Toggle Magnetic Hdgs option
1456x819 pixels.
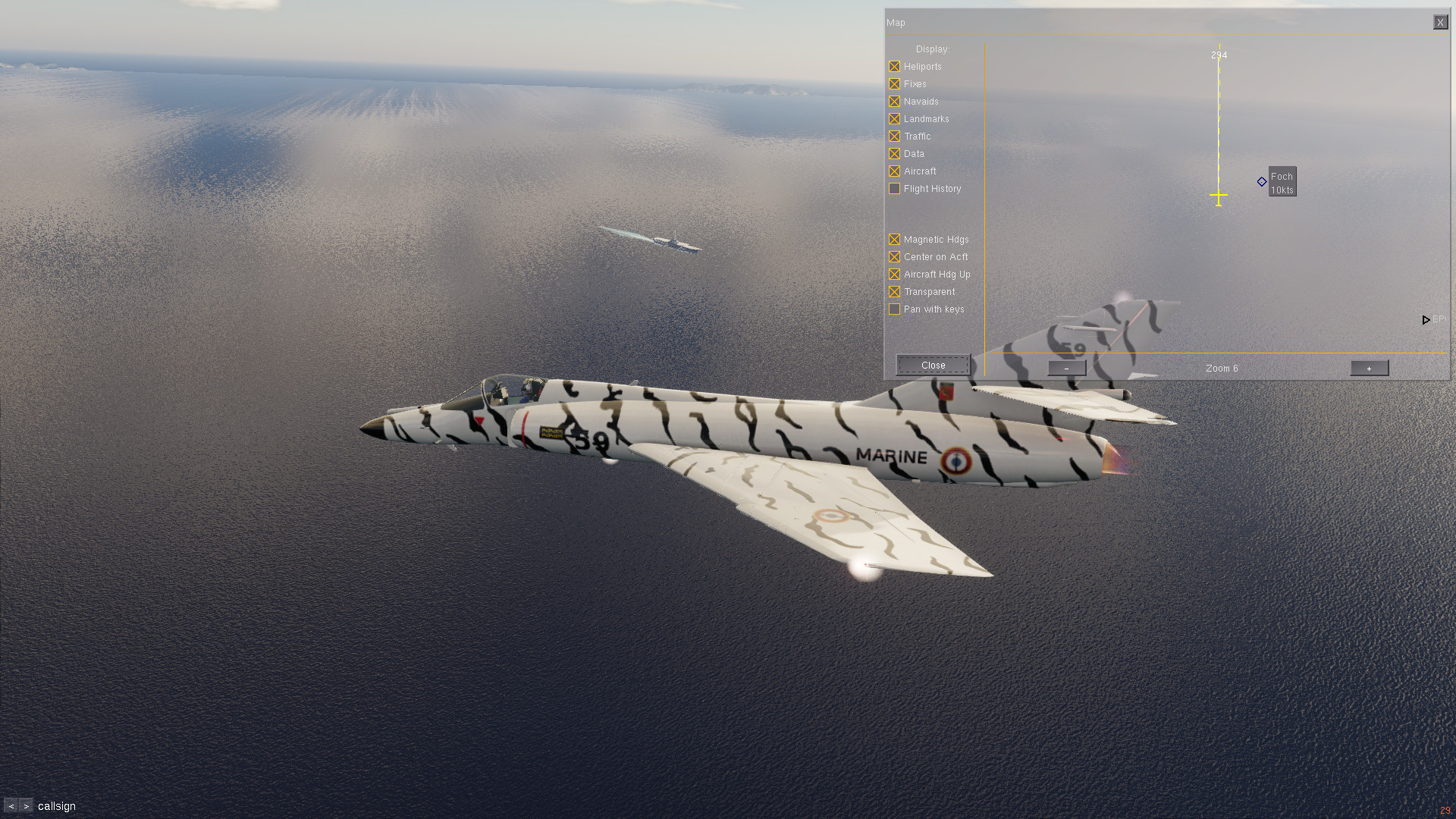click(x=895, y=240)
